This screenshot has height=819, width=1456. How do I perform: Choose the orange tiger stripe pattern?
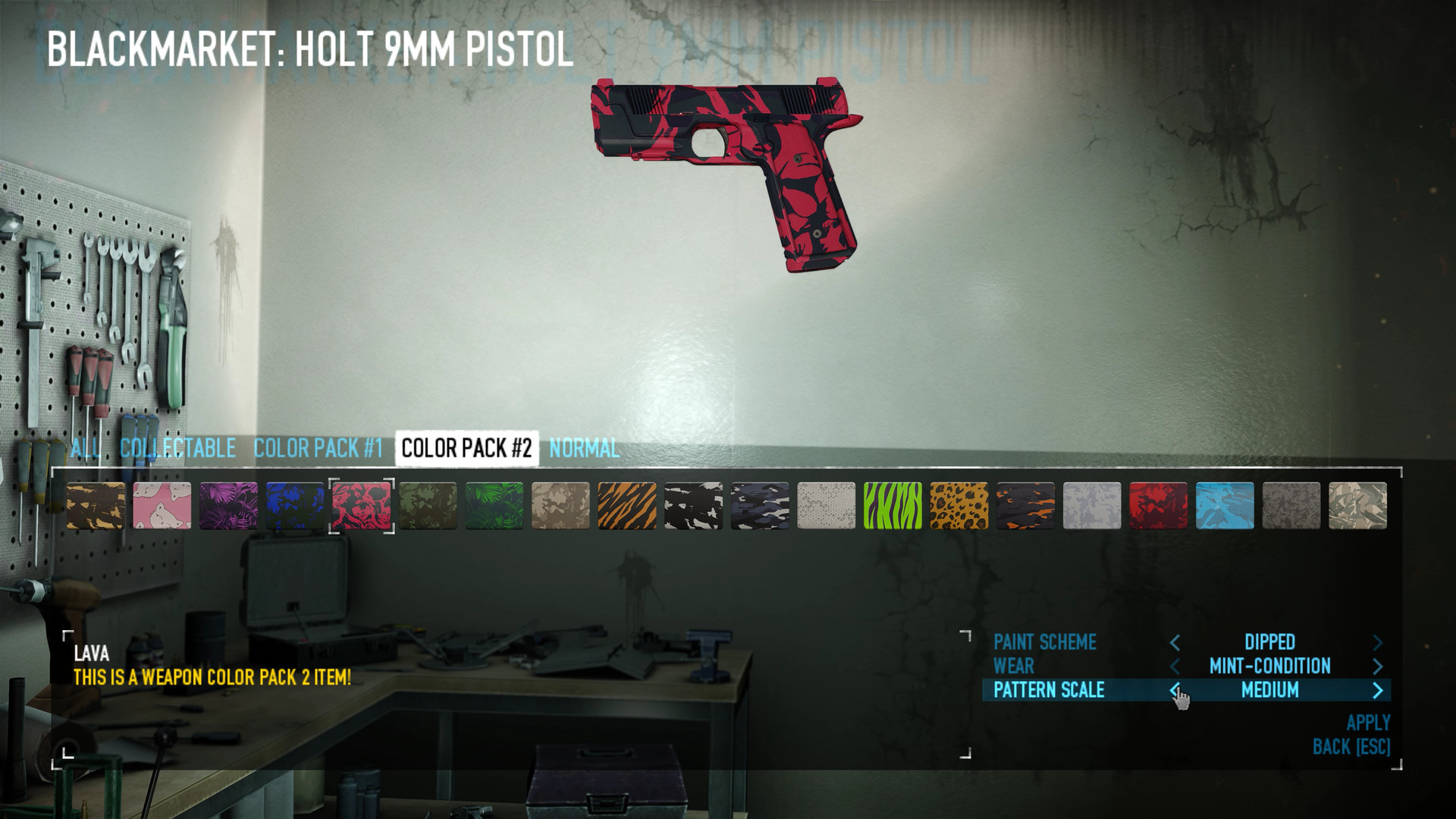[627, 506]
